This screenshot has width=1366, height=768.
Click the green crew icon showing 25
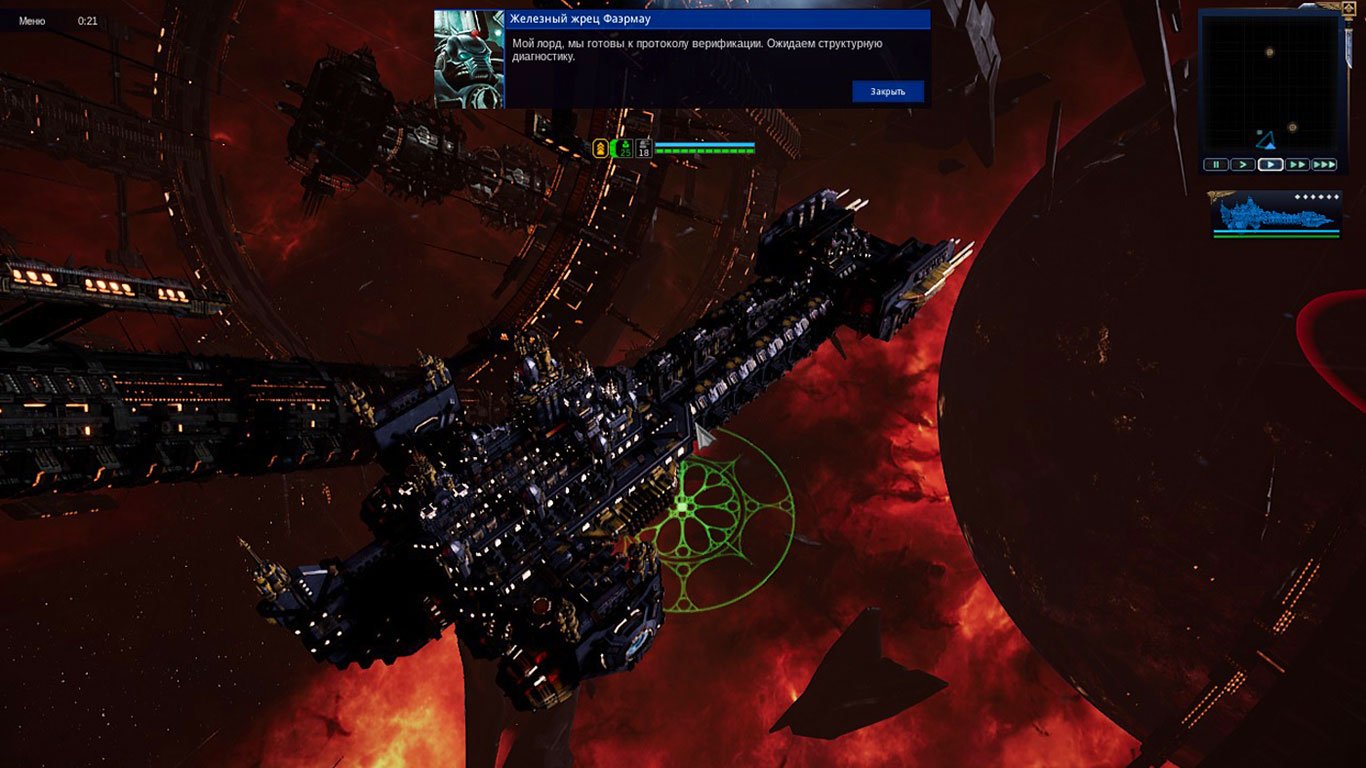(625, 146)
